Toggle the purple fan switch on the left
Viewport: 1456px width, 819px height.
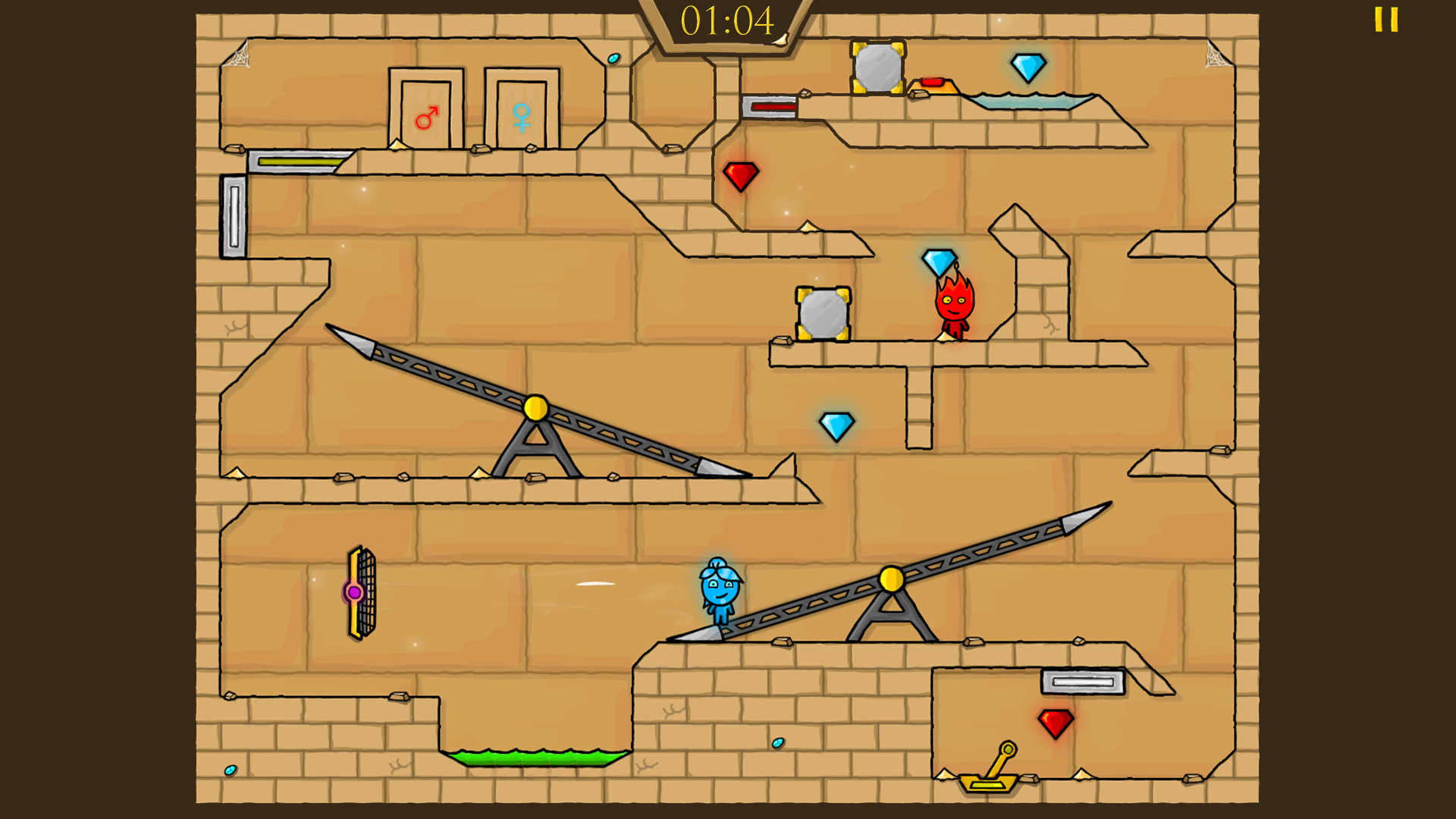tap(355, 590)
